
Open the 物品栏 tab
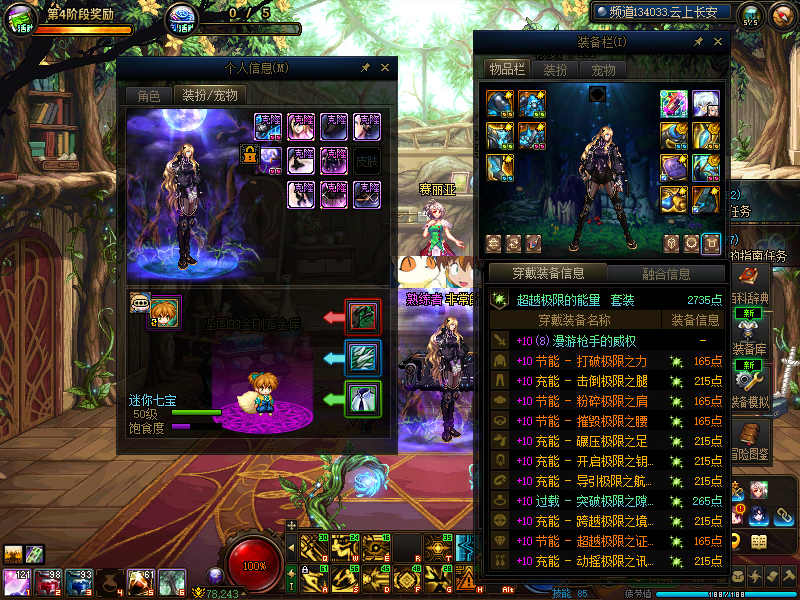507,69
